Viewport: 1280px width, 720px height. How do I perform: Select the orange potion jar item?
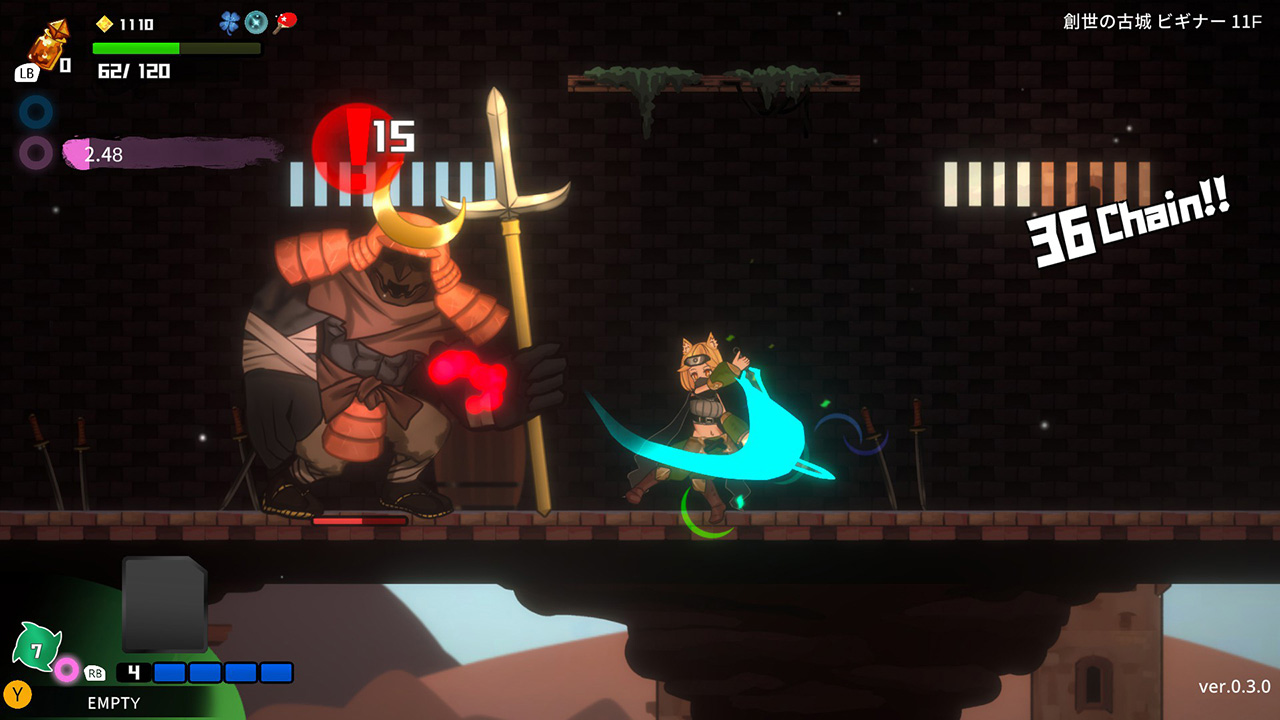coord(44,45)
